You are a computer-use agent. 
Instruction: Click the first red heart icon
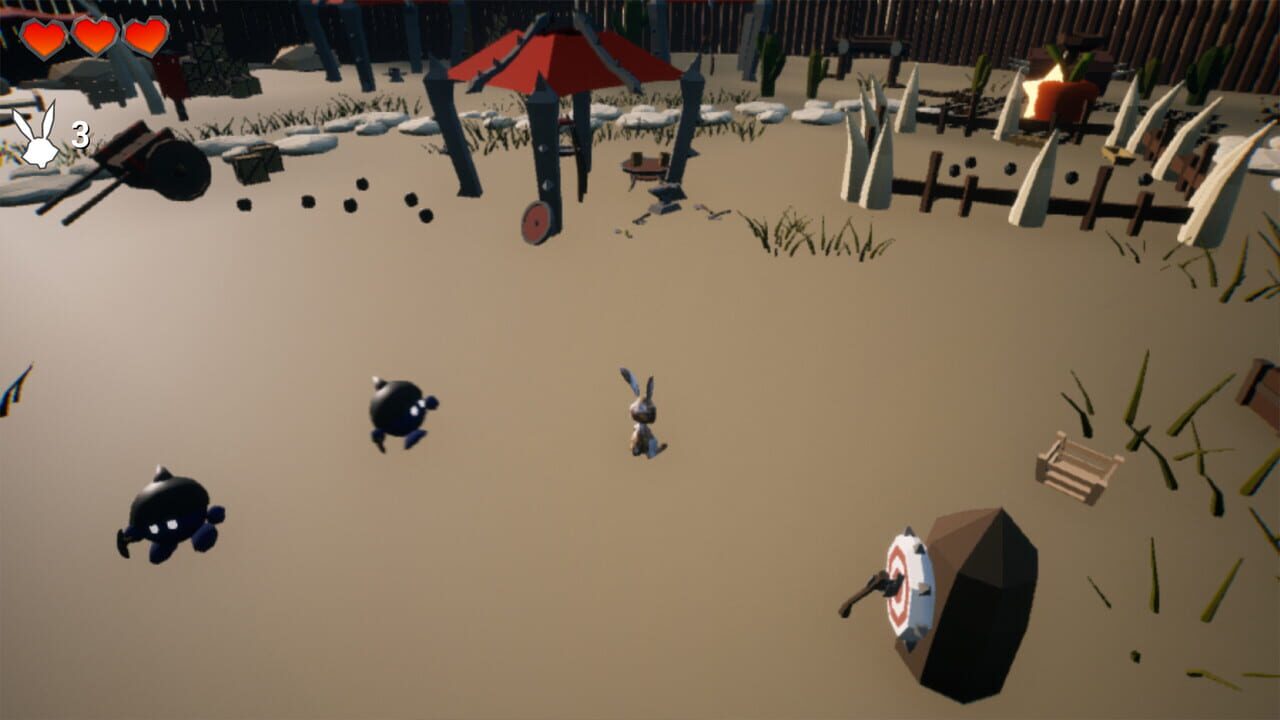pyautogui.click(x=44, y=38)
